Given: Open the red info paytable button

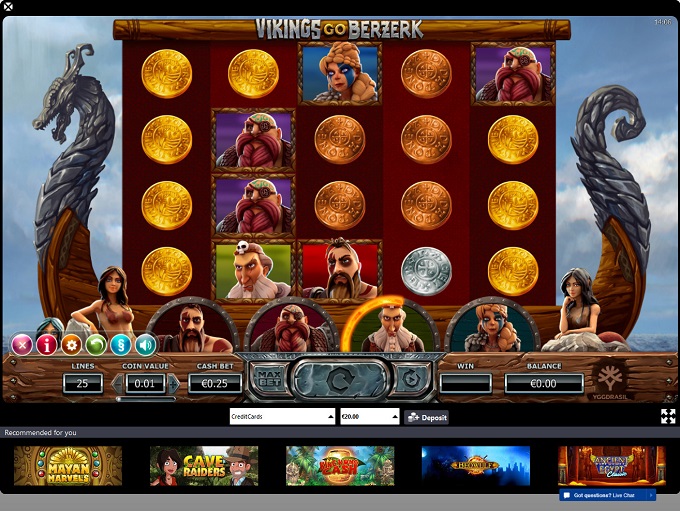Looking at the screenshot, I should pos(46,346).
